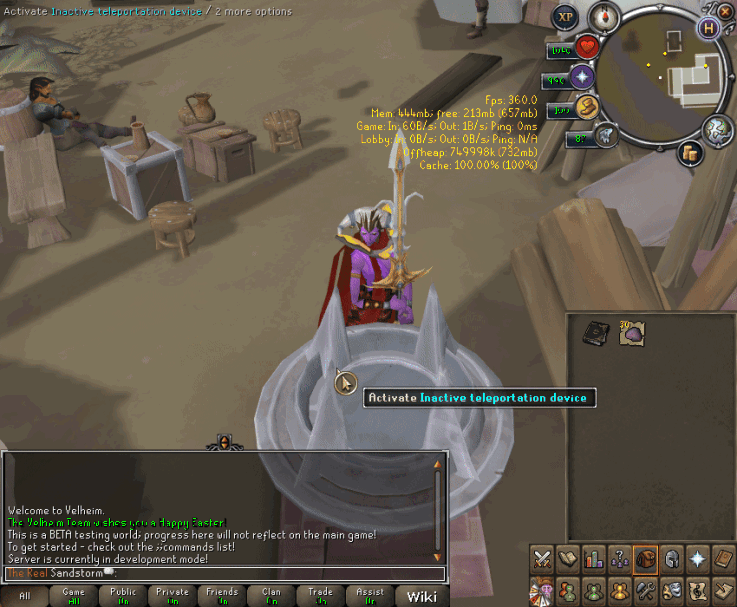Click the purple H home teleport button

(710, 28)
